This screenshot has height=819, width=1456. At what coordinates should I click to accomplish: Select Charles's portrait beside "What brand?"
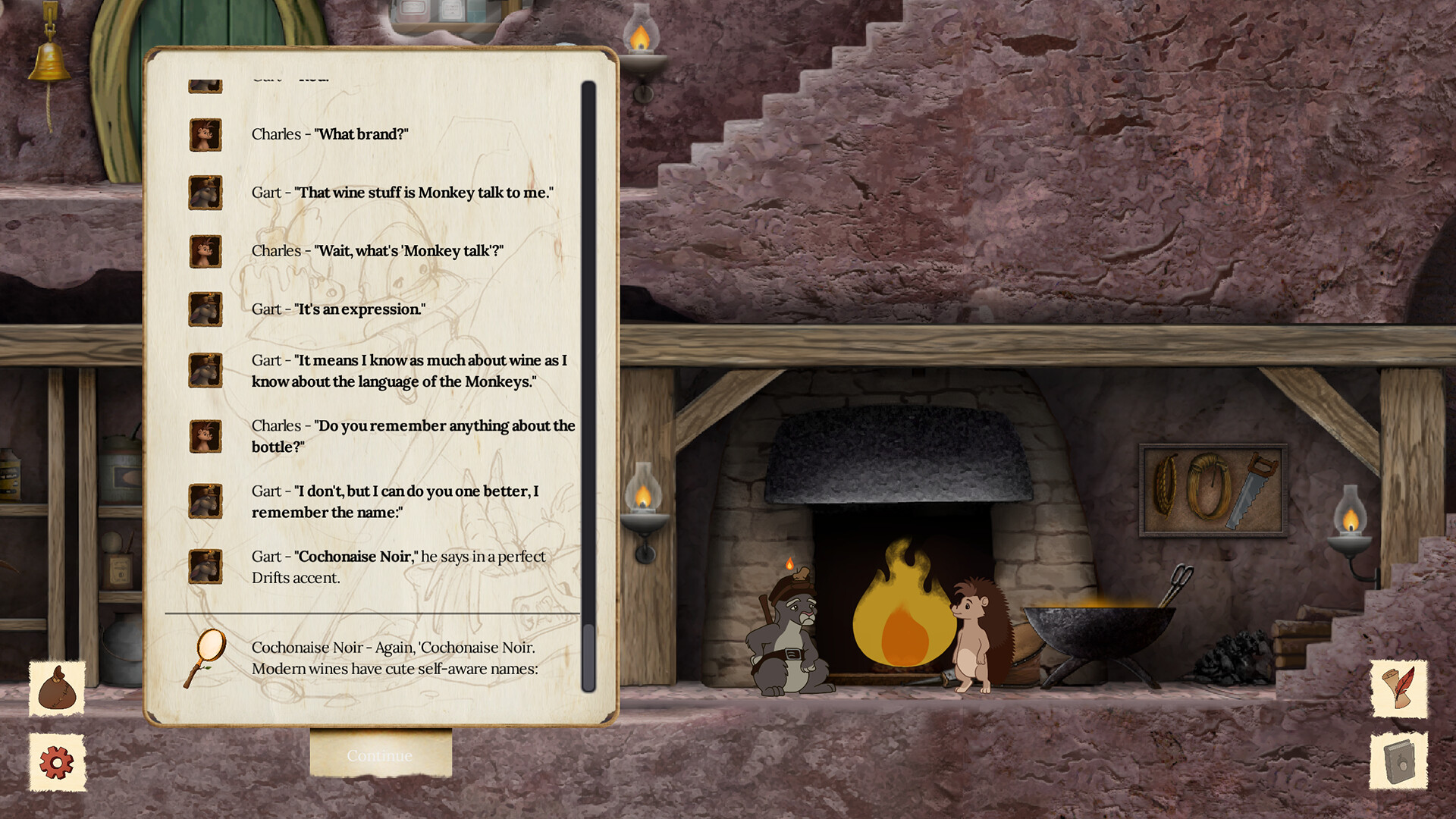(x=205, y=134)
